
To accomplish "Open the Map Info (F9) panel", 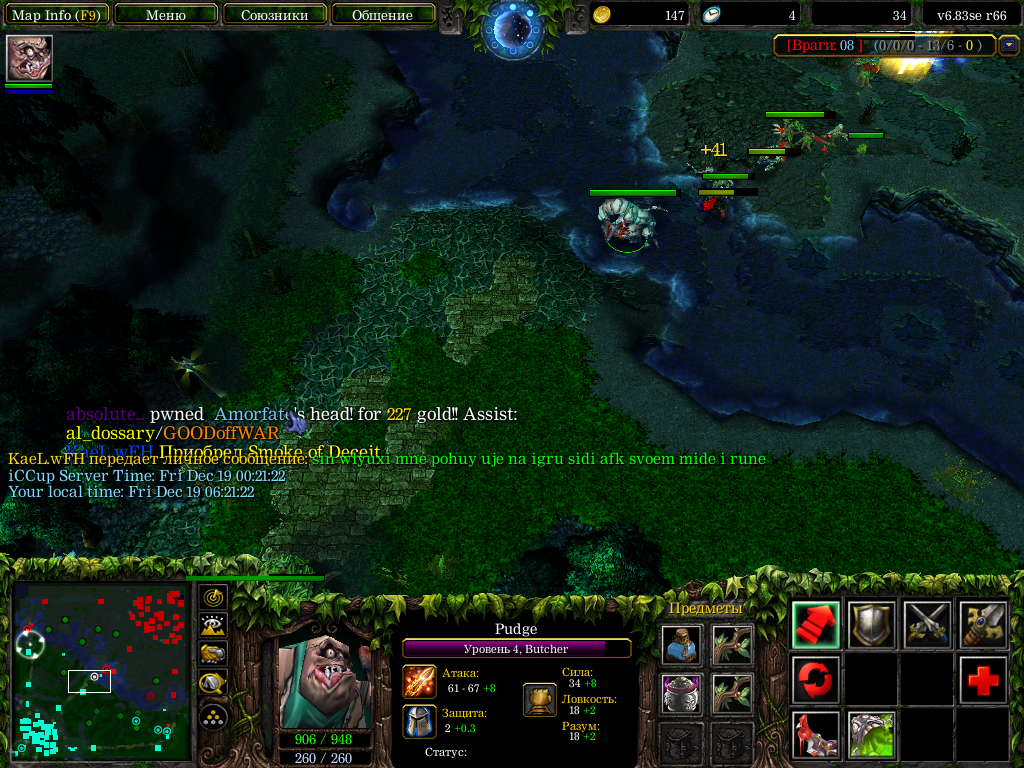I will (55, 15).
